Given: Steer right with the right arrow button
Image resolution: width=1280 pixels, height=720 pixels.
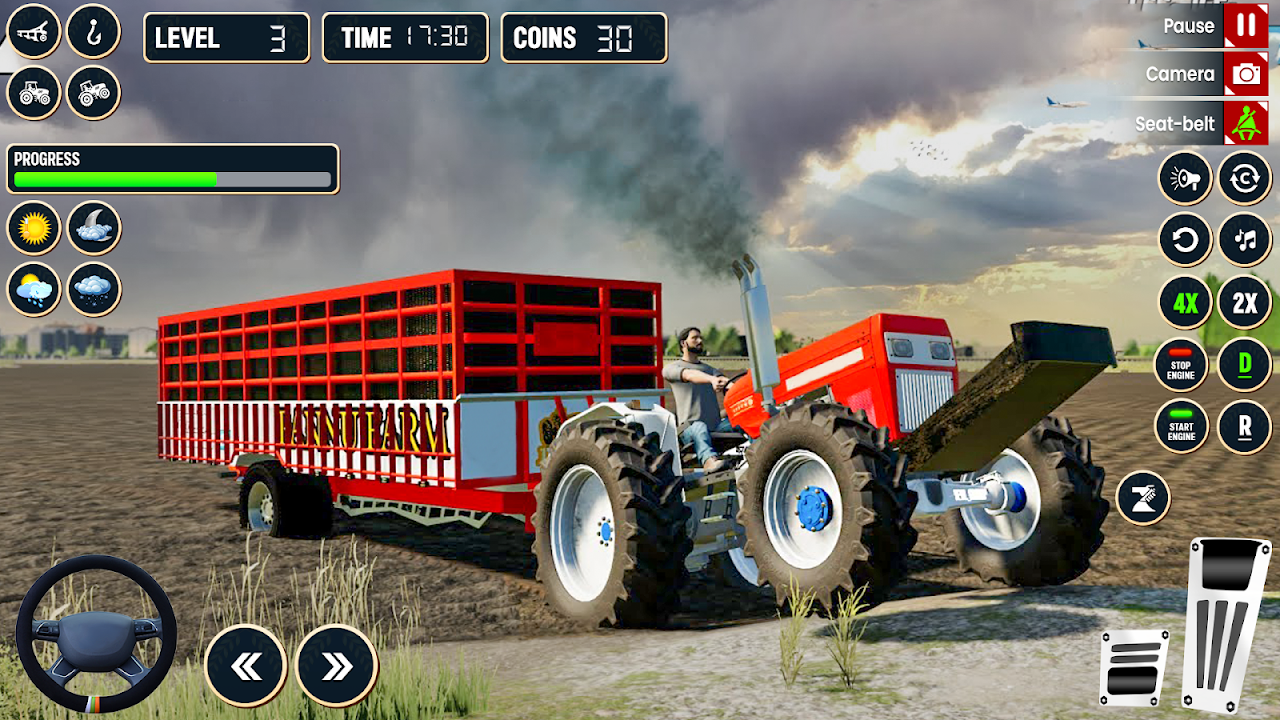Looking at the screenshot, I should coord(337,666).
